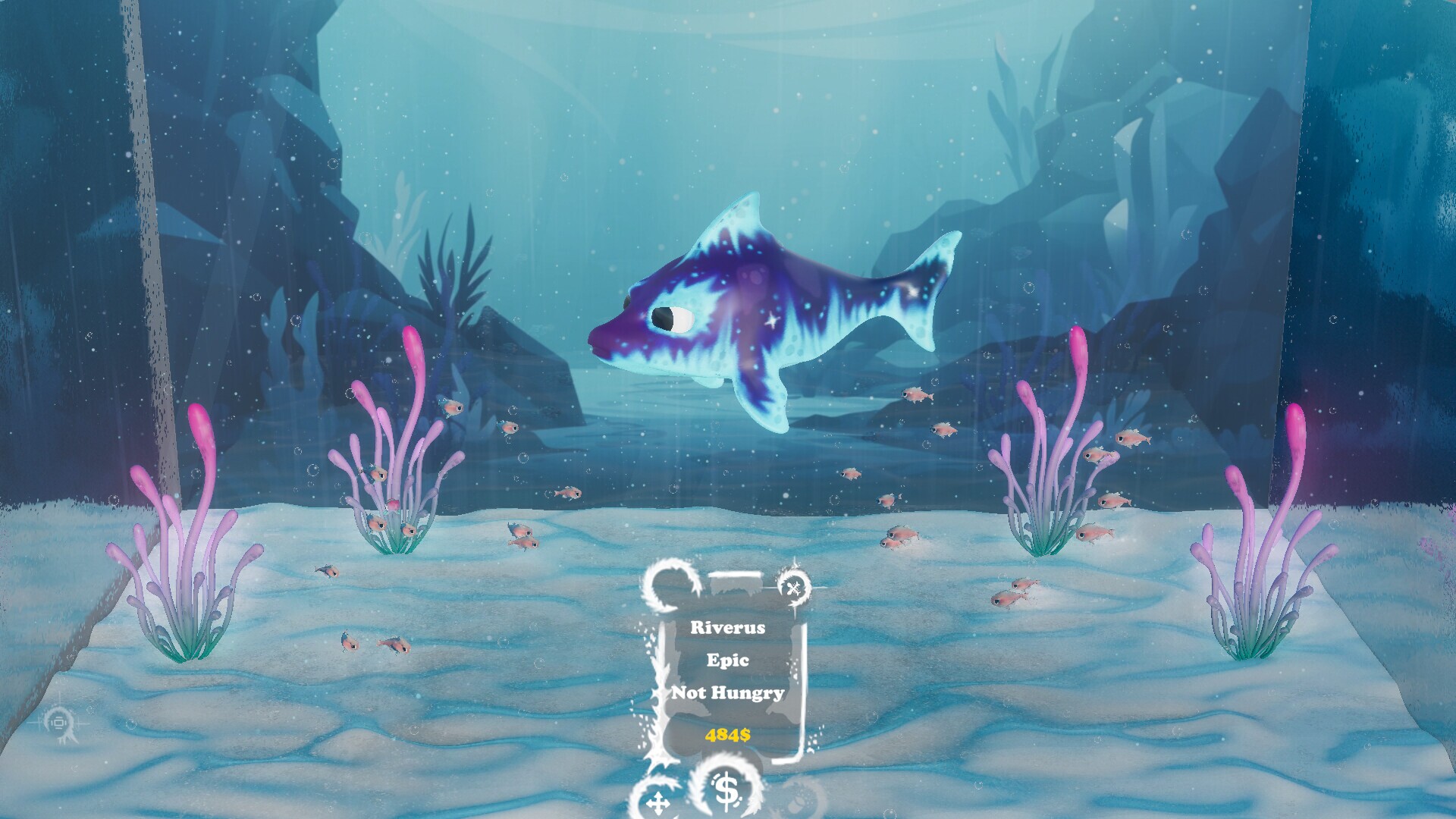Click the Not Hungry status label
Screen dimensions: 1456x819
click(x=729, y=693)
